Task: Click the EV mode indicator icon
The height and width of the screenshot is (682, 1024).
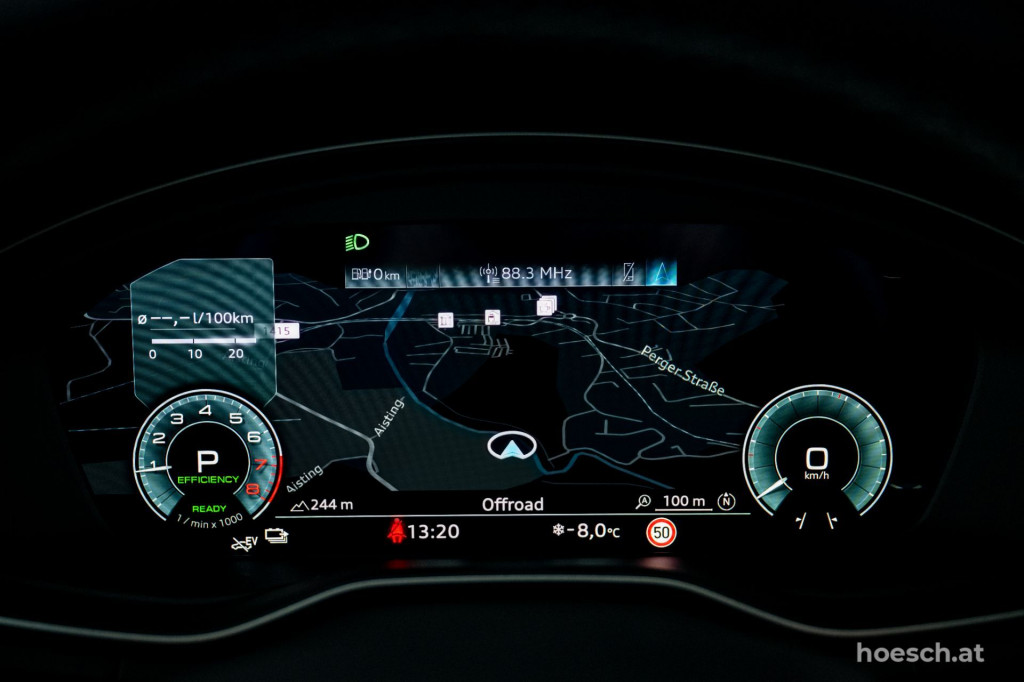Action: pos(243,543)
